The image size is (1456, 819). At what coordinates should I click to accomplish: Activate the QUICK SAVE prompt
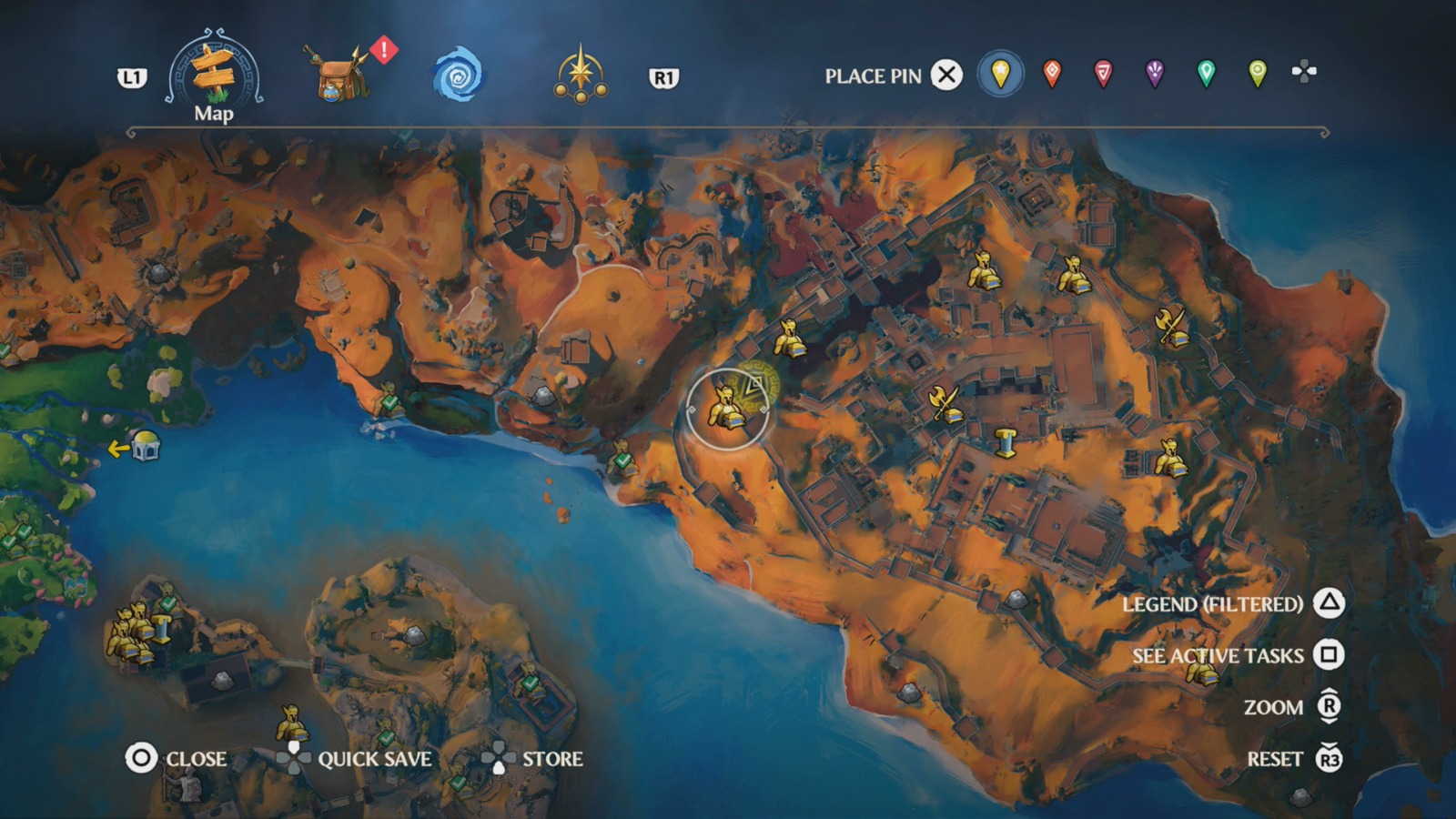(x=374, y=756)
